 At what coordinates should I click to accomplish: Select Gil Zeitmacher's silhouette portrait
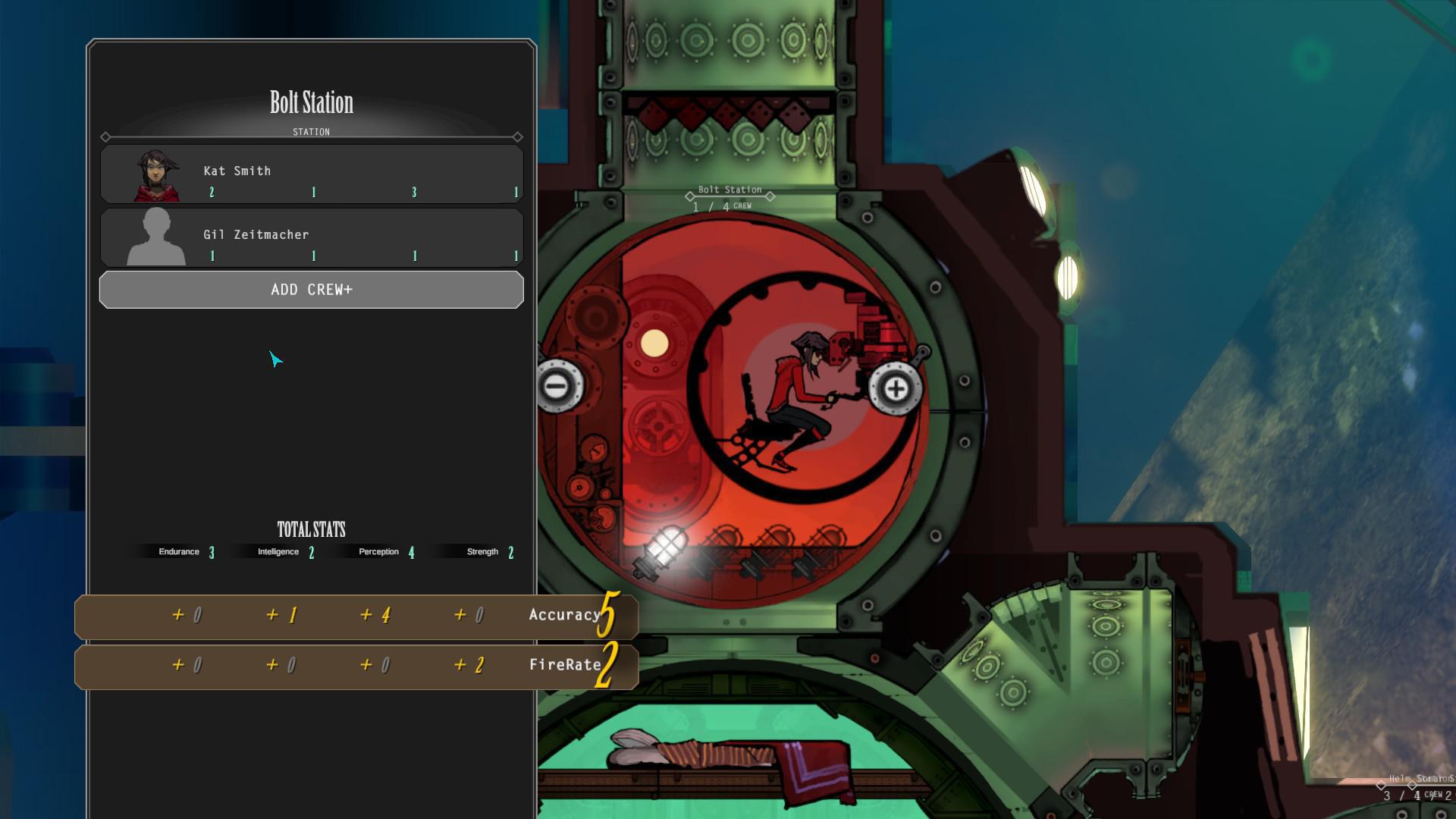click(x=155, y=237)
